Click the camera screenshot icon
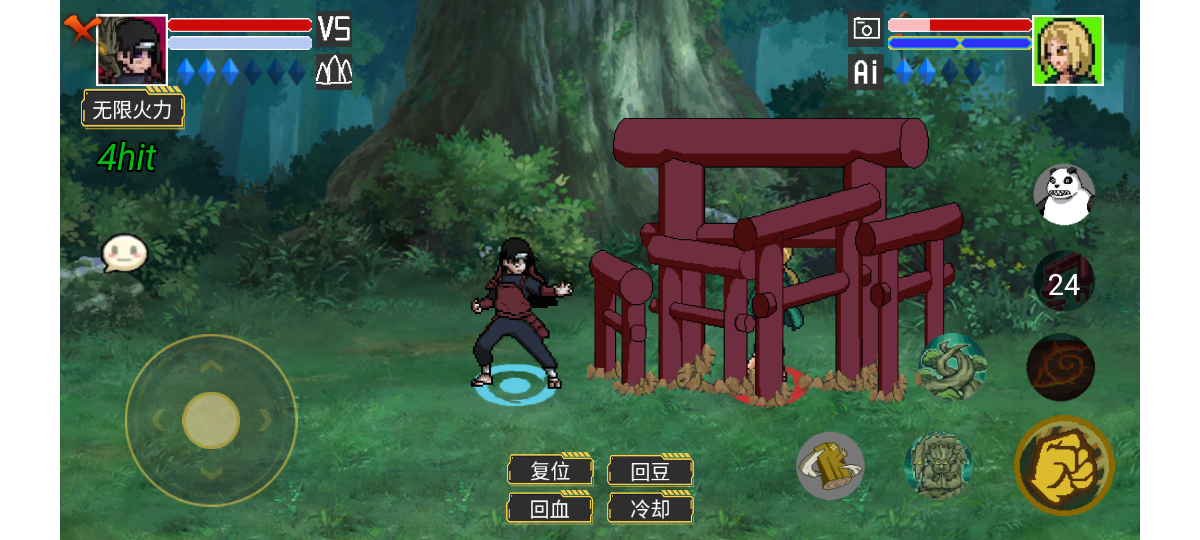 pos(865,29)
